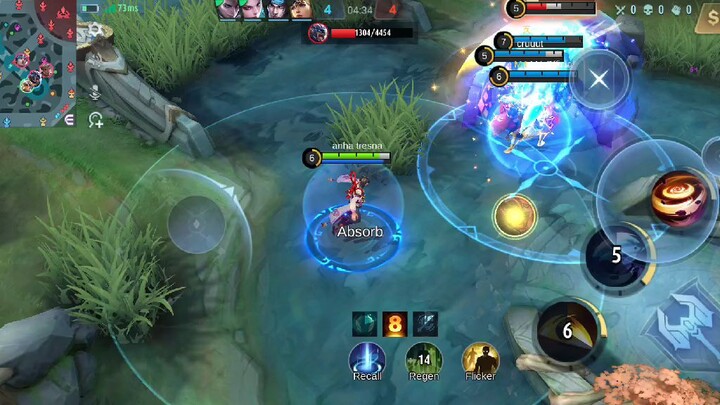Open the chat bubble with plus icon
Image resolution: width=720 pixels, height=405 pixels.
click(96, 121)
